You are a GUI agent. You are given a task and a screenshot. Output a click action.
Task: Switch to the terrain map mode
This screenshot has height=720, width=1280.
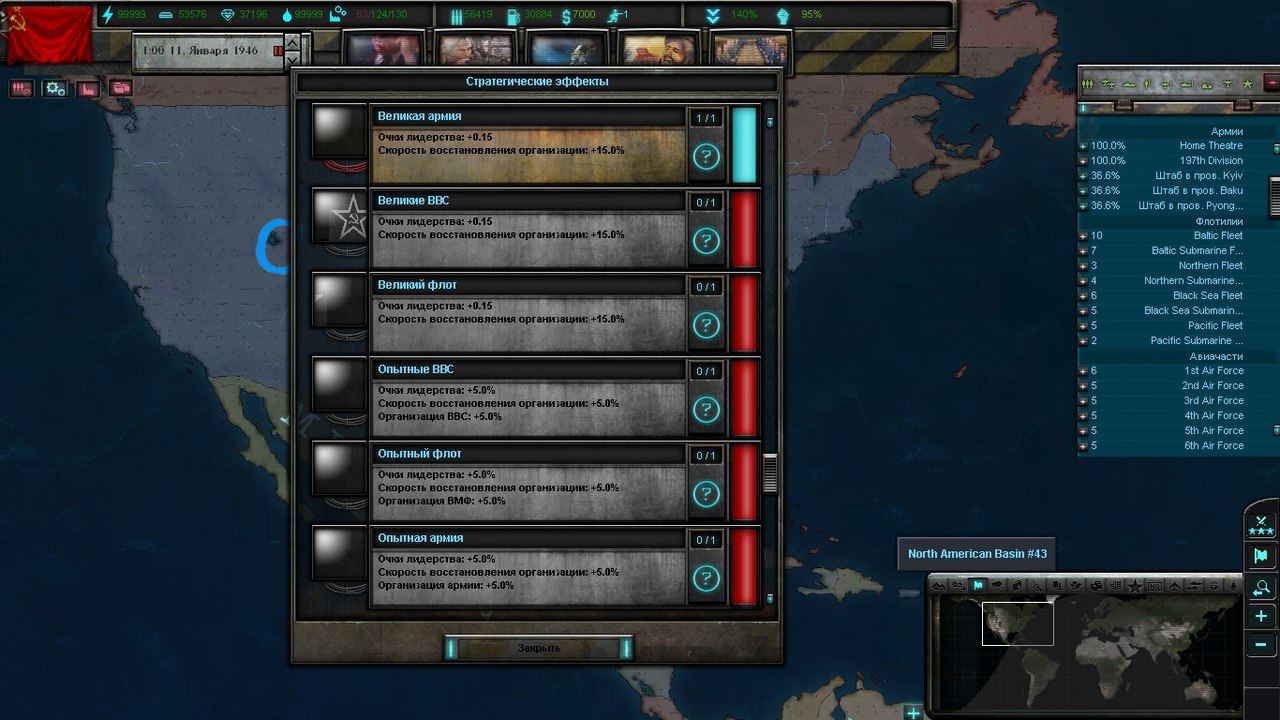[x=939, y=585]
